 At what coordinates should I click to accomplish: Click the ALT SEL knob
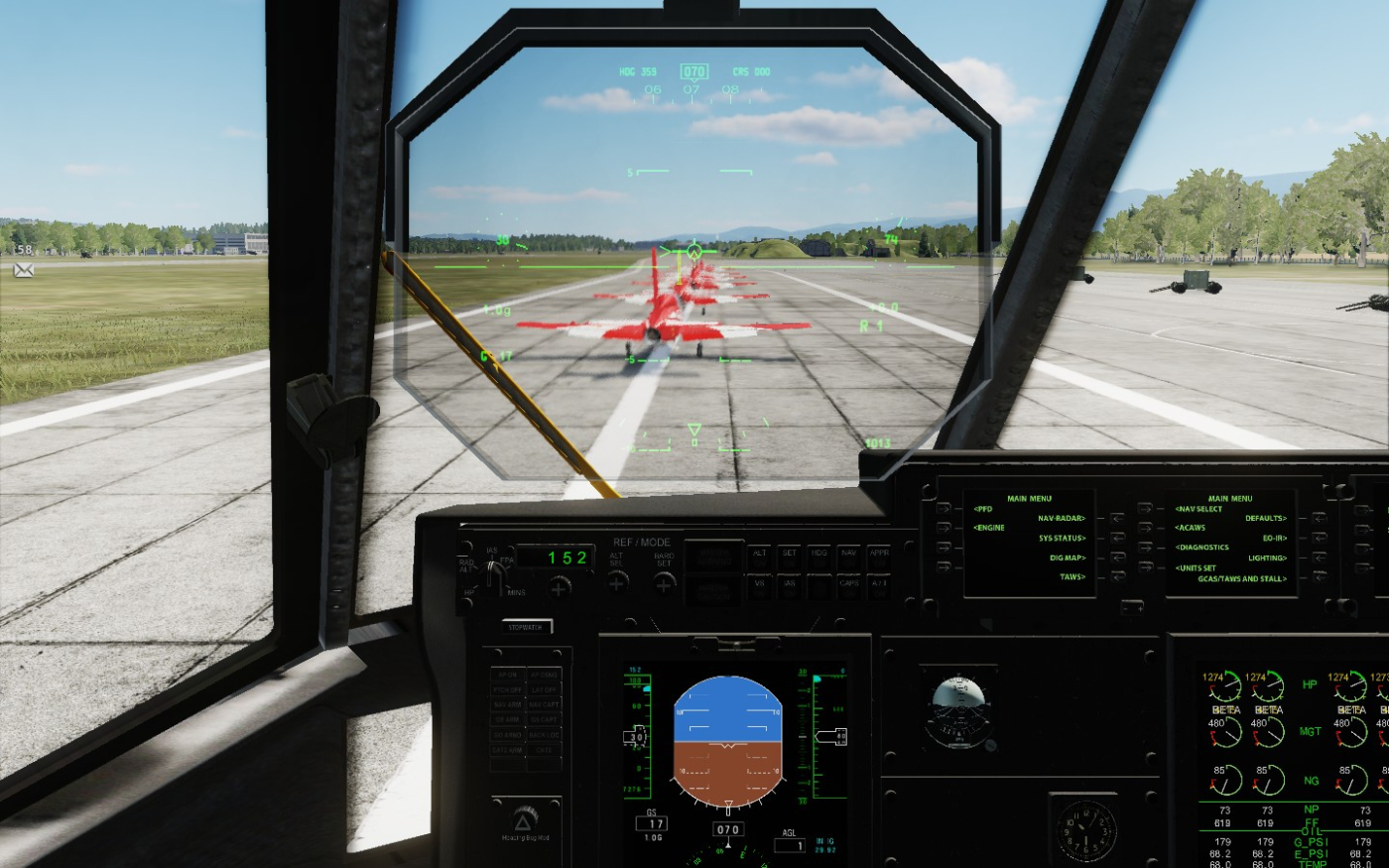coord(617,582)
